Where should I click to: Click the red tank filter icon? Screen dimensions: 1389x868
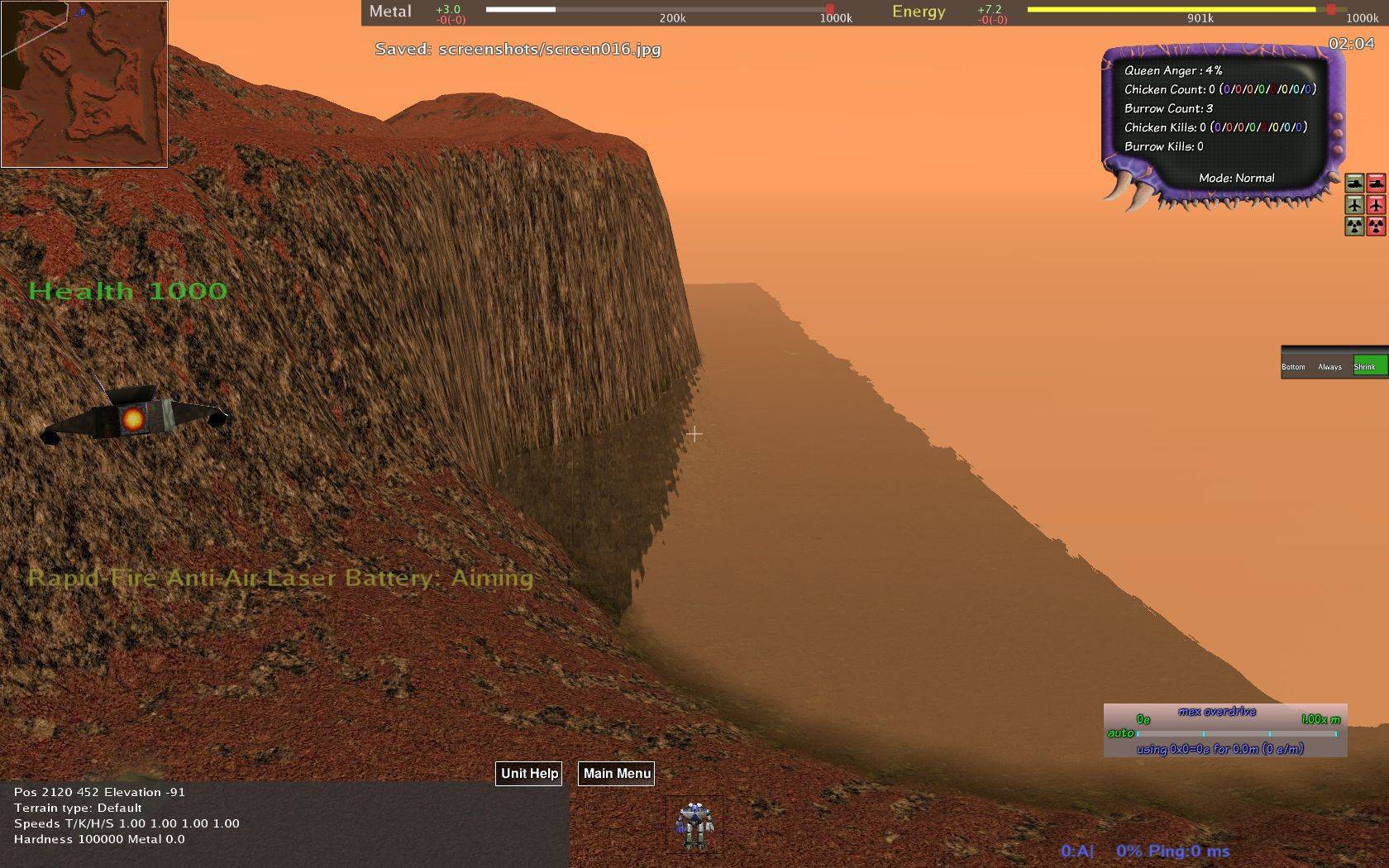pyautogui.click(x=1376, y=184)
